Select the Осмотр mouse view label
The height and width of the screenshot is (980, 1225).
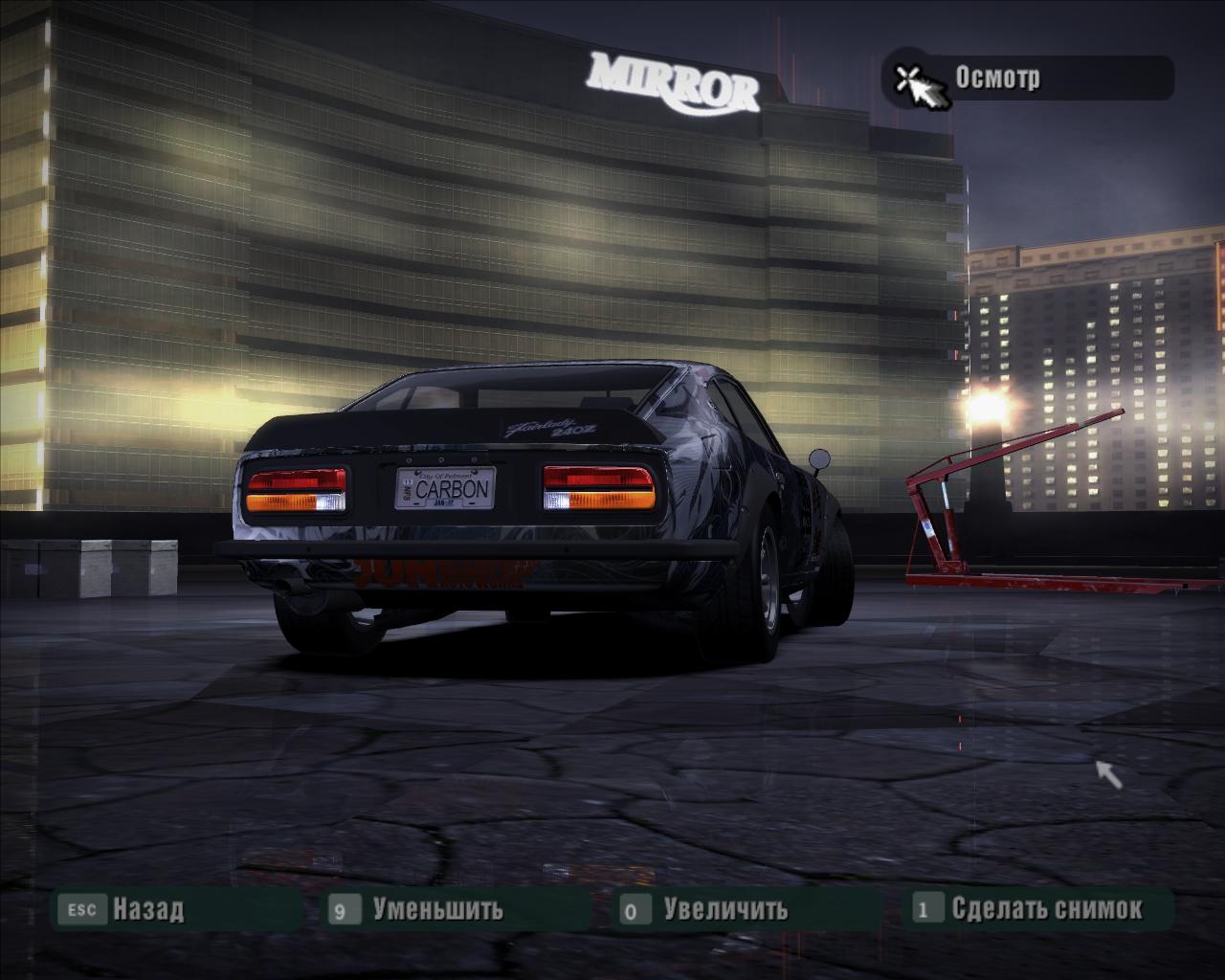pos(997,78)
